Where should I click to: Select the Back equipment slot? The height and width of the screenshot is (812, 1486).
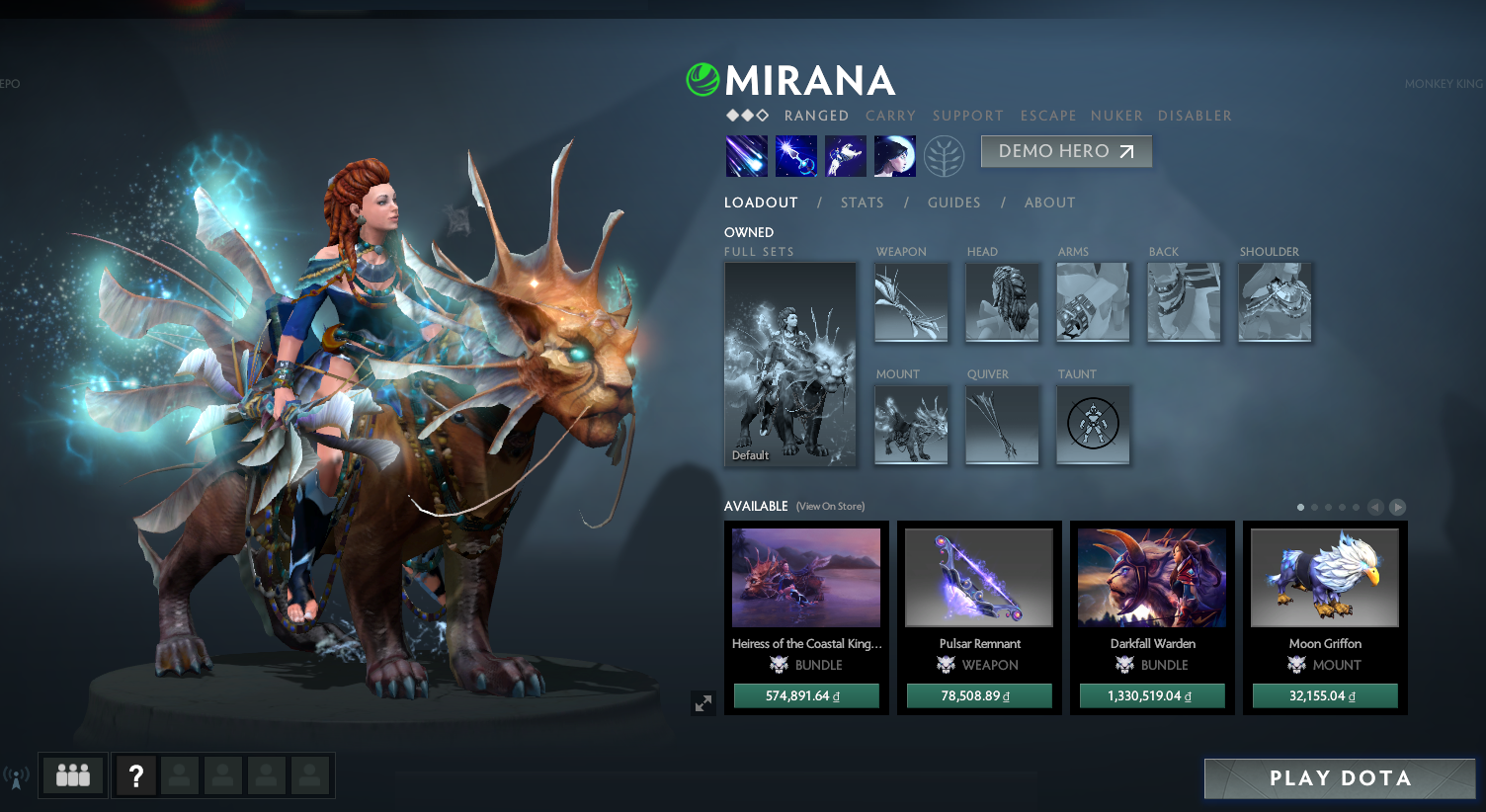(x=1184, y=302)
